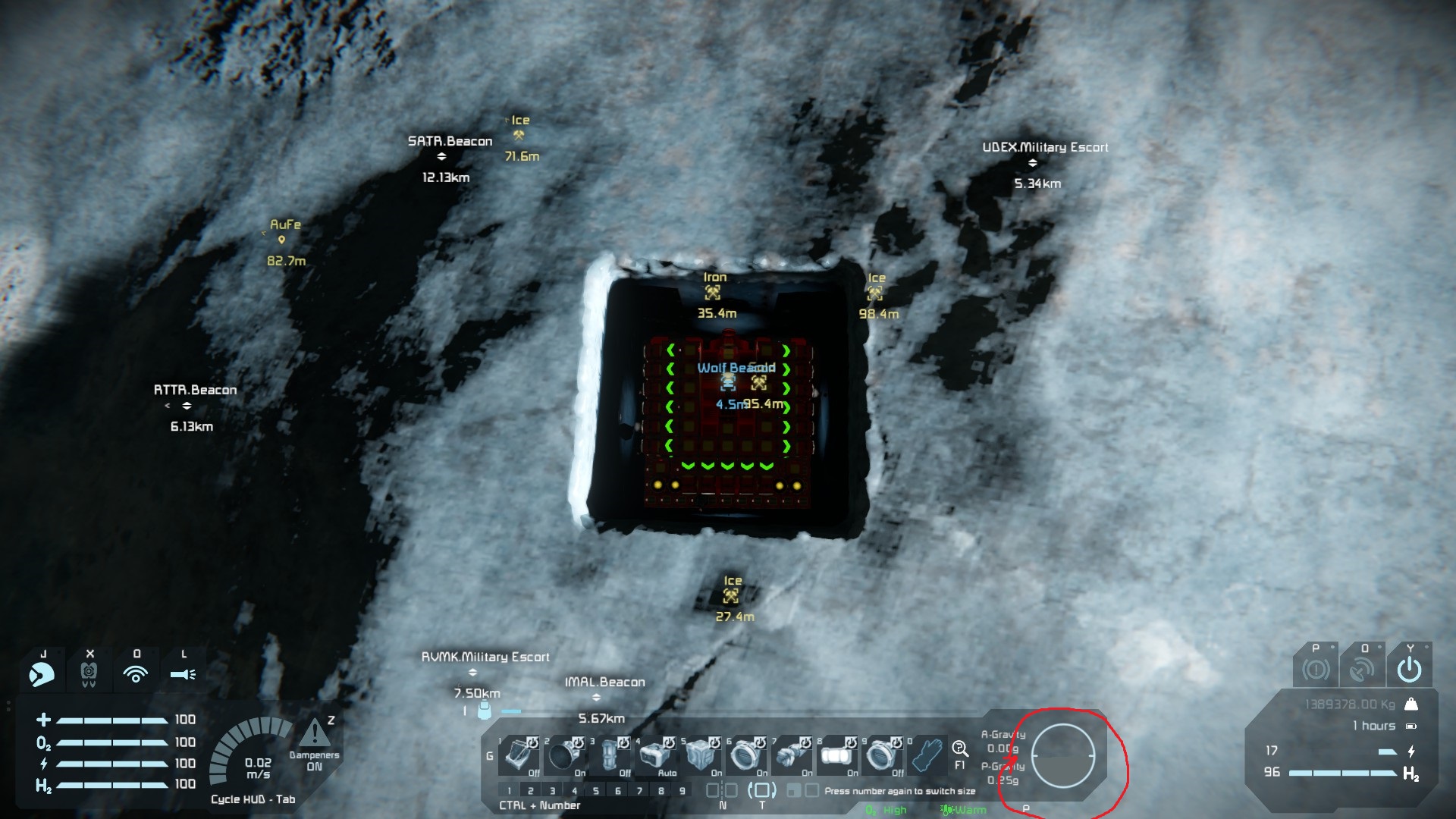Toggle the flashlight icon
This screenshot has height=819, width=1456.
tap(183, 673)
